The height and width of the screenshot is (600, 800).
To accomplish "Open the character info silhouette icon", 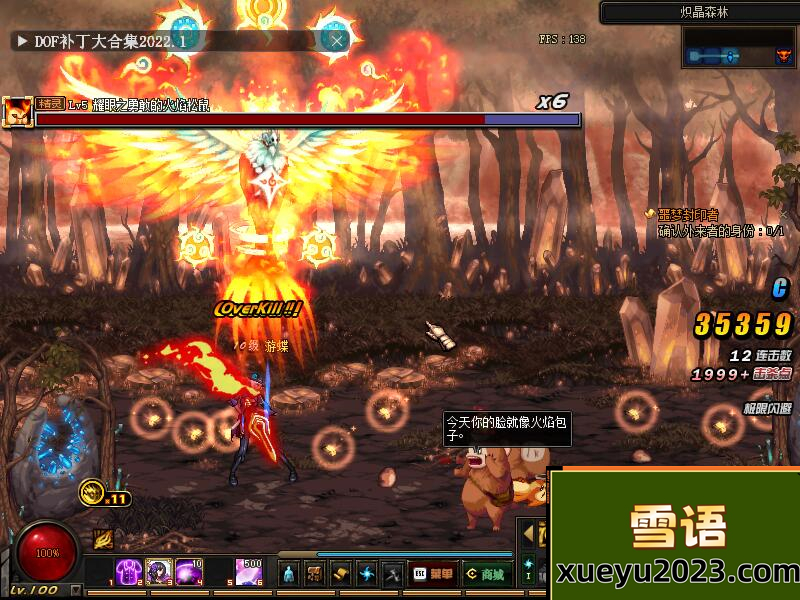I will tap(289, 574).
